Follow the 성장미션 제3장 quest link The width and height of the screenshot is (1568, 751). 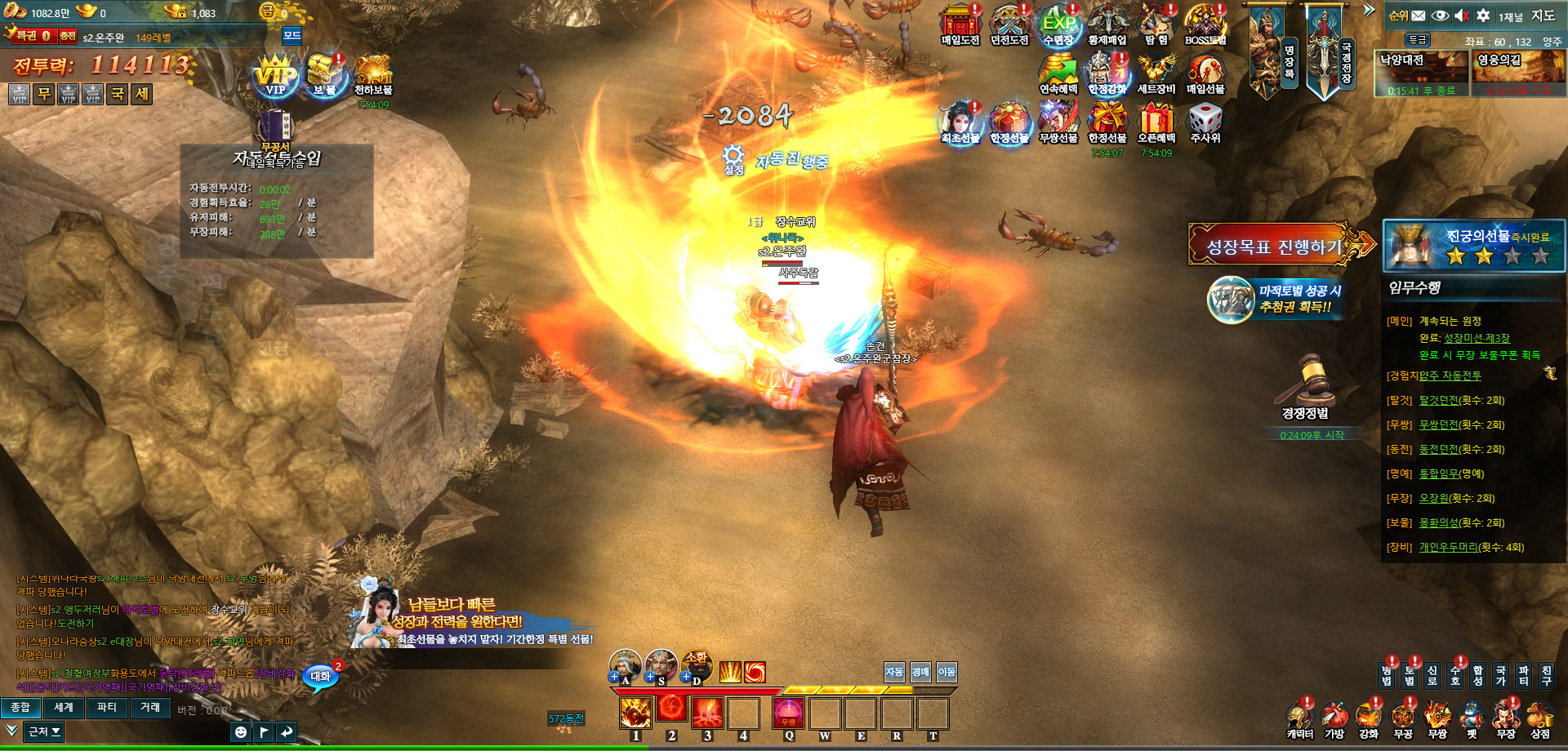[1477, 338]
